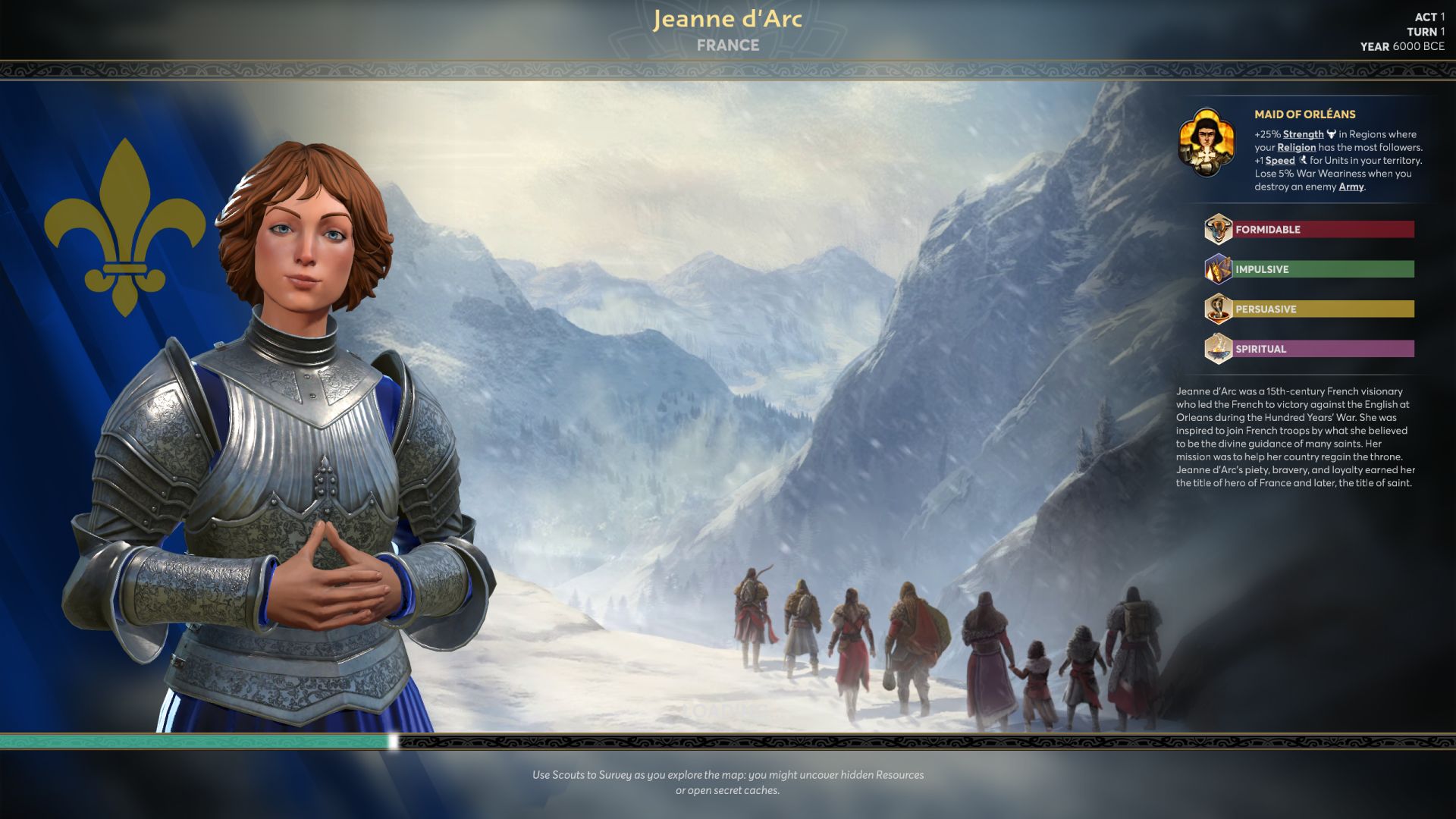
Task: Open the underlined Army keyword link
Action: pos(1351,187)
